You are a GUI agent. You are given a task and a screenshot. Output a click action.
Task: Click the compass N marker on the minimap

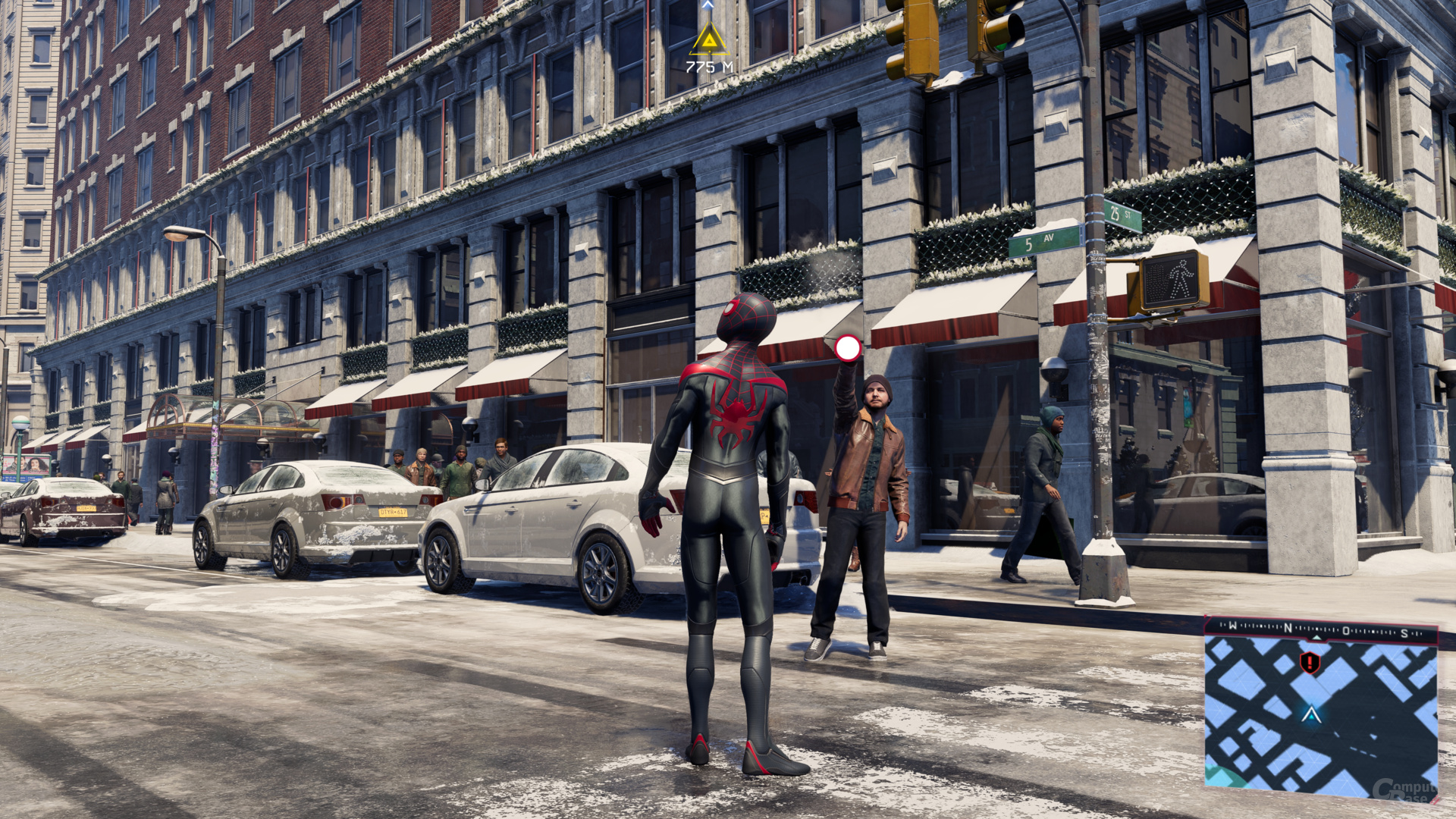[x=1288, y=627]
